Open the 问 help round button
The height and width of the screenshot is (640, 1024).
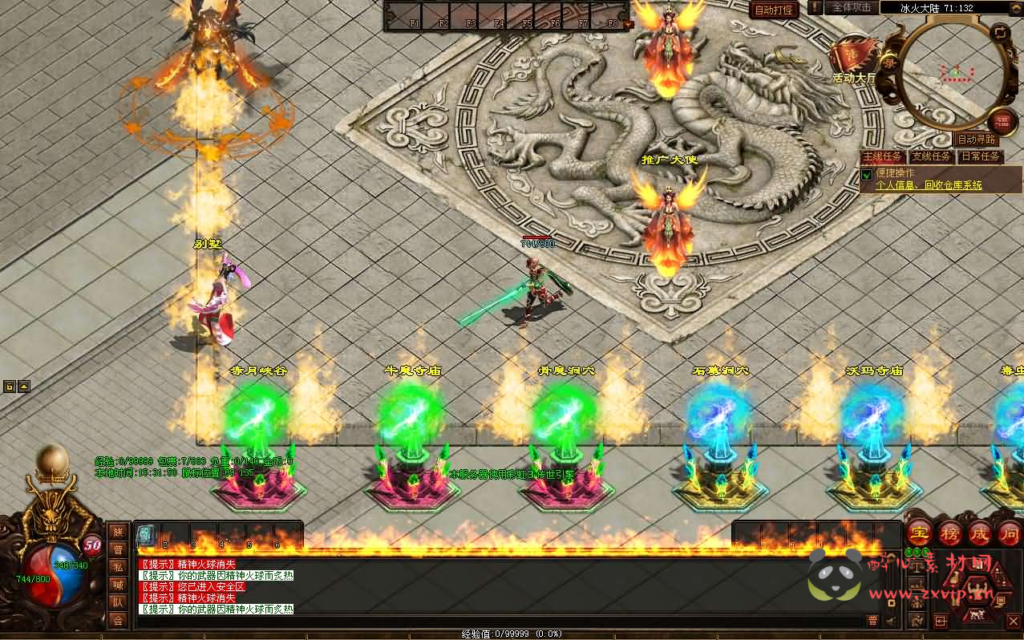pos(1008,532)
